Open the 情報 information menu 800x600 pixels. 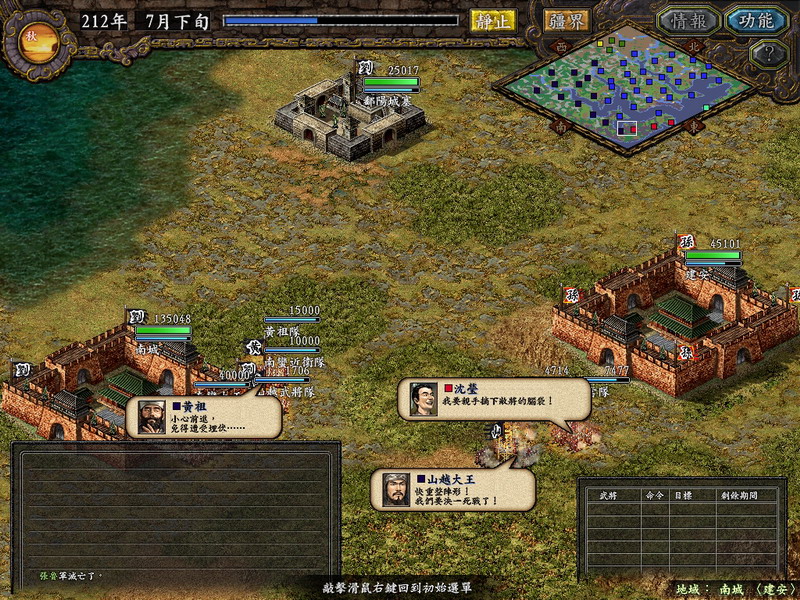tap(689, 20)
